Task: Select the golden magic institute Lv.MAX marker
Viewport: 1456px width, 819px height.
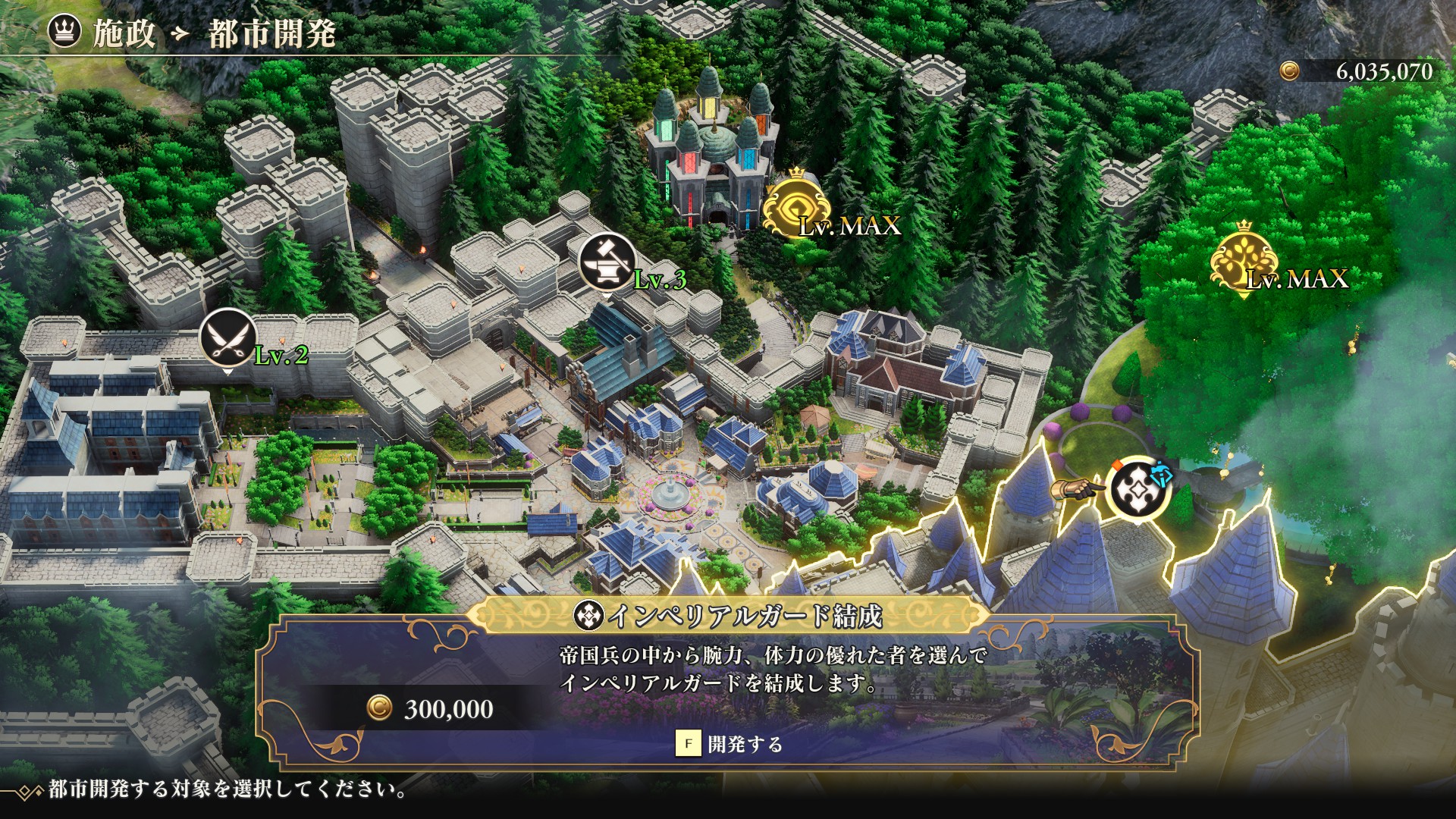Action: 795,204
